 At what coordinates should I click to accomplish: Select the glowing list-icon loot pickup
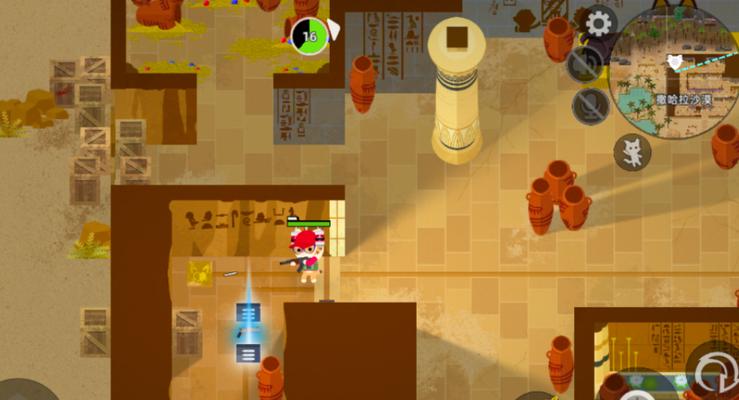(x=248, y=352)
